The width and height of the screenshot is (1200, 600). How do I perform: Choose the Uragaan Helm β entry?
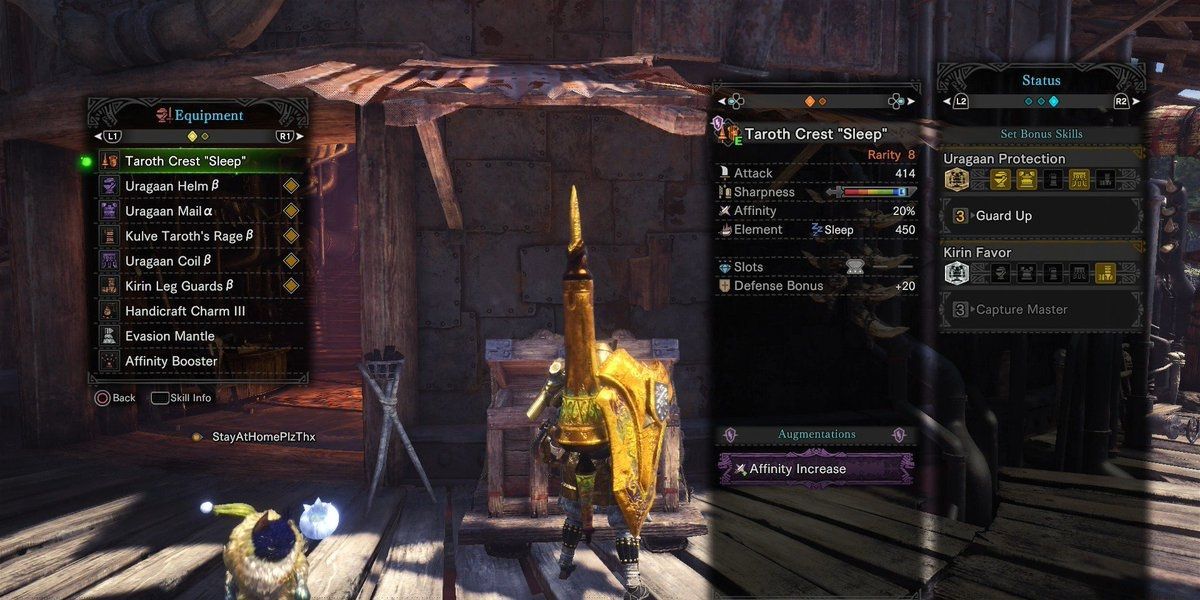(x=170, y=186)
